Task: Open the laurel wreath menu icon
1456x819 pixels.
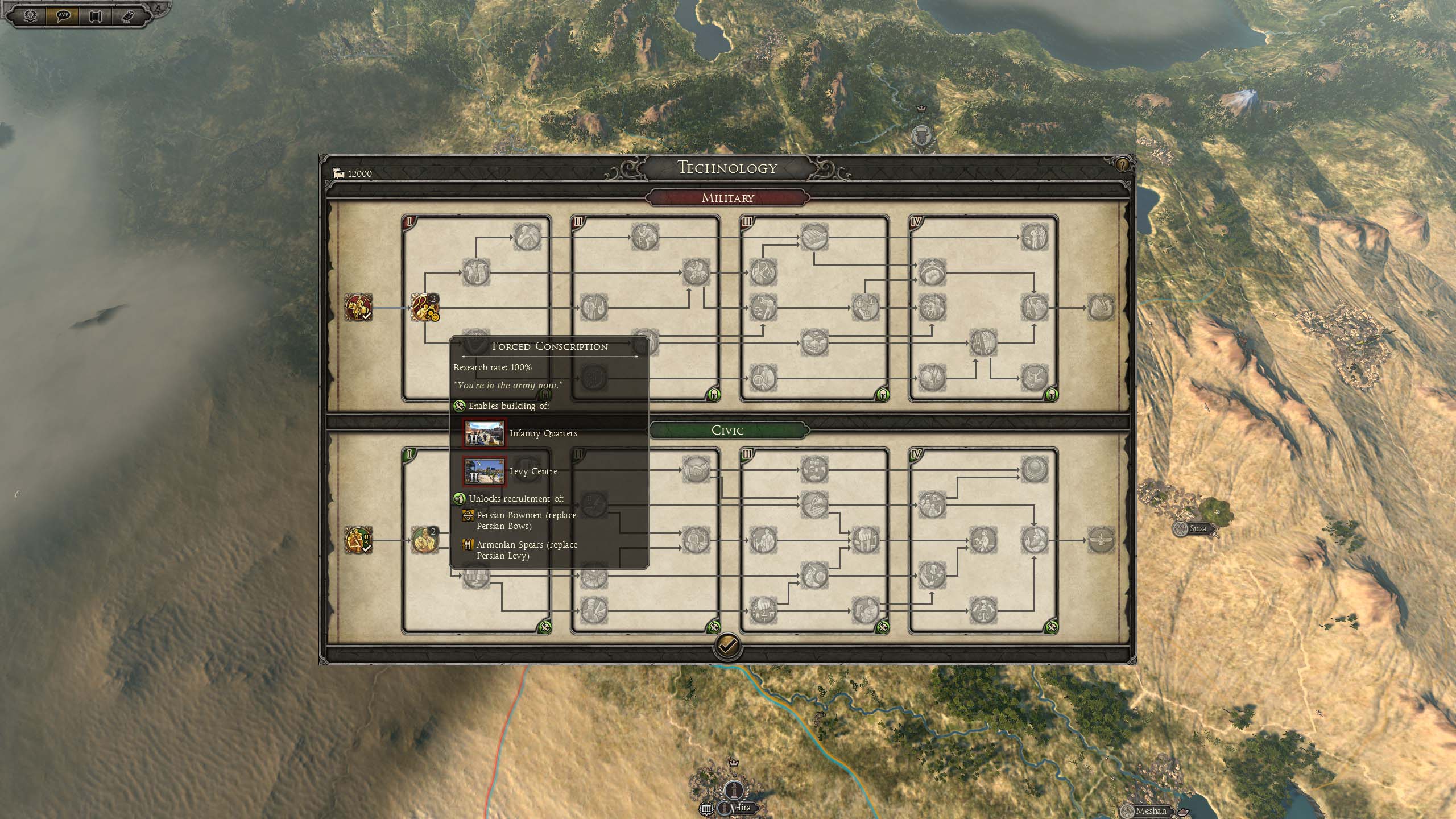Action: [30, 15]
